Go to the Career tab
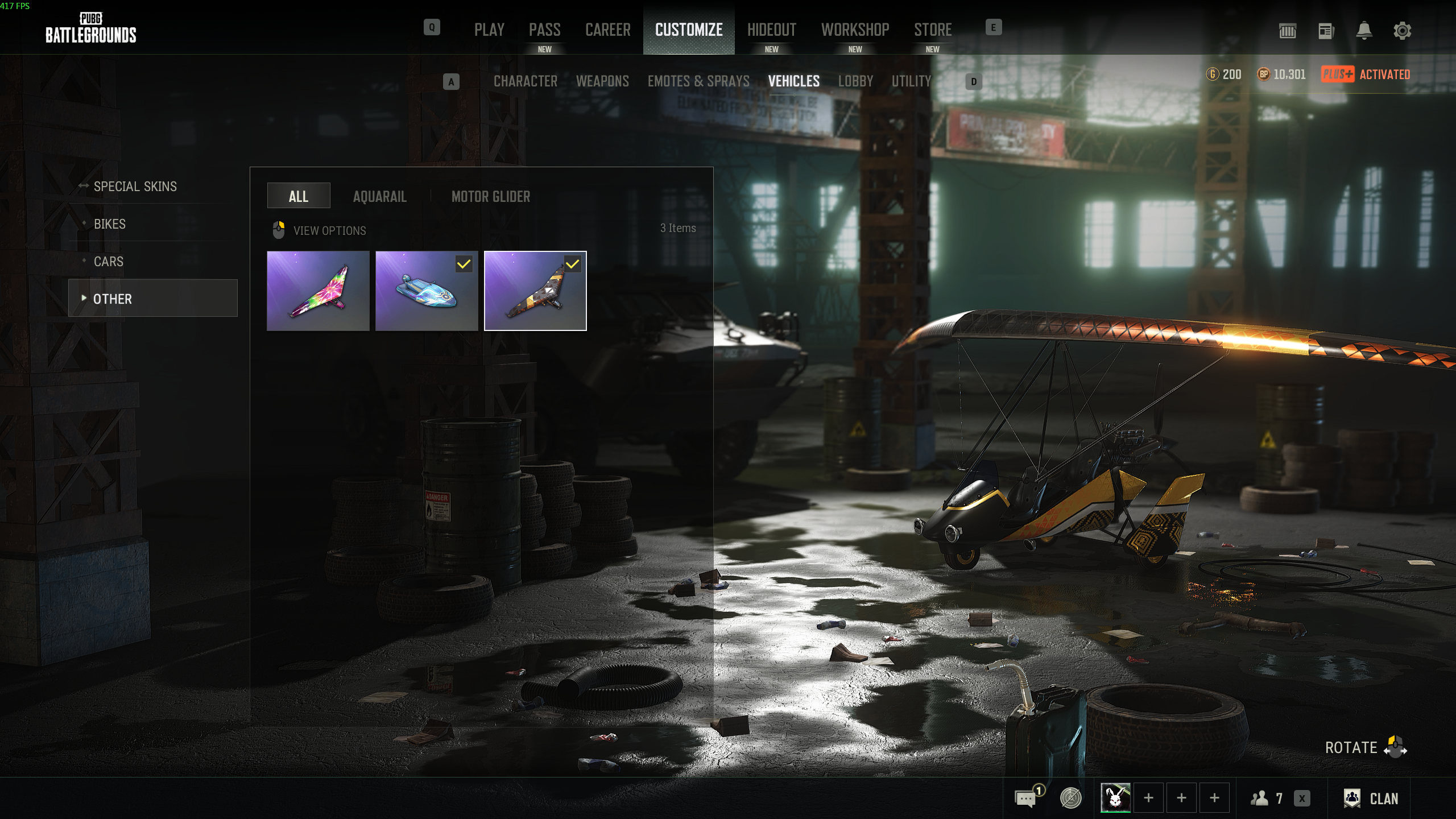The image size is (1456, 819). [x=607, y=30]
